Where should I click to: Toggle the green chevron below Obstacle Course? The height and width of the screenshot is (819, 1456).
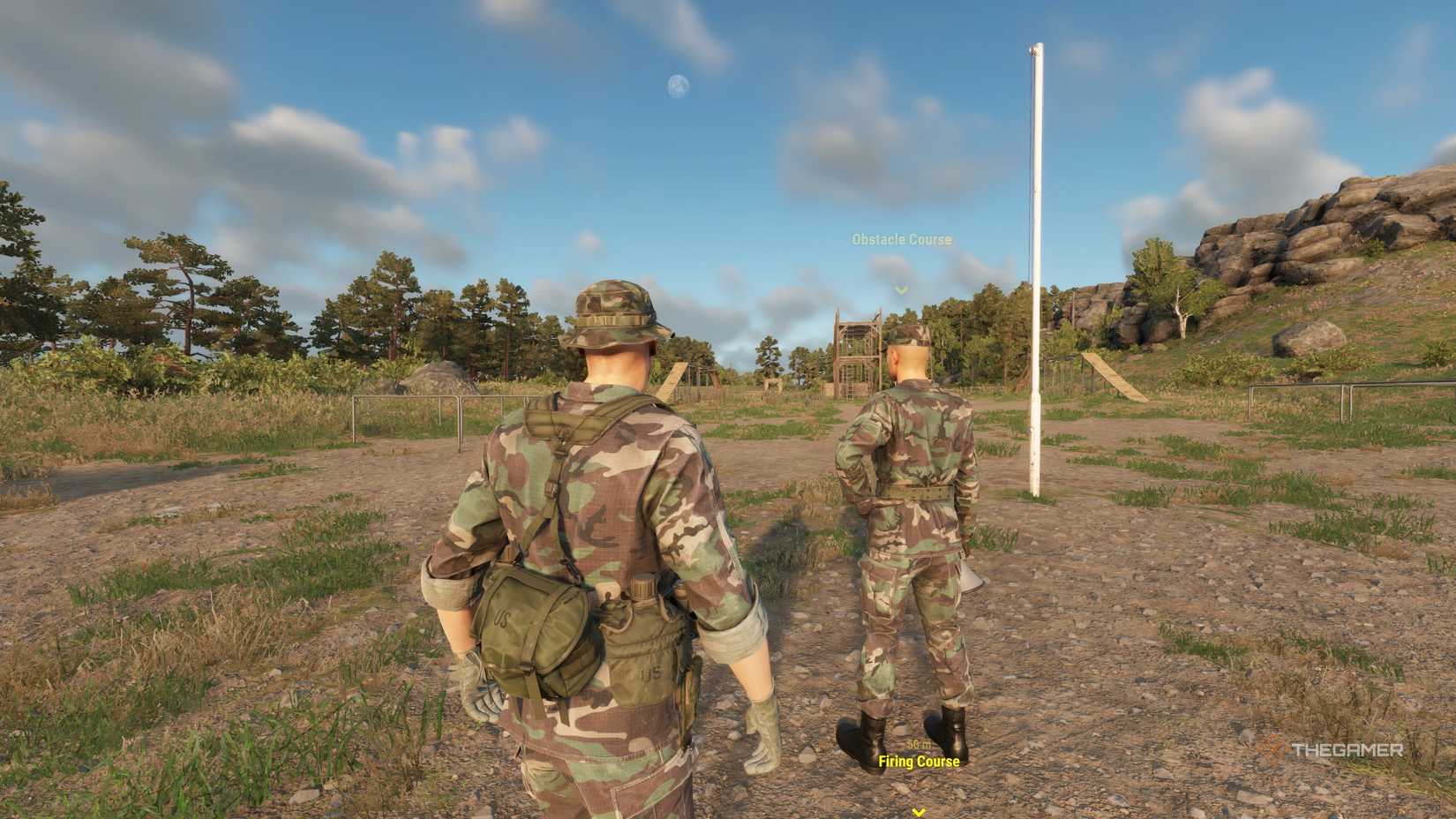point(900,287)
